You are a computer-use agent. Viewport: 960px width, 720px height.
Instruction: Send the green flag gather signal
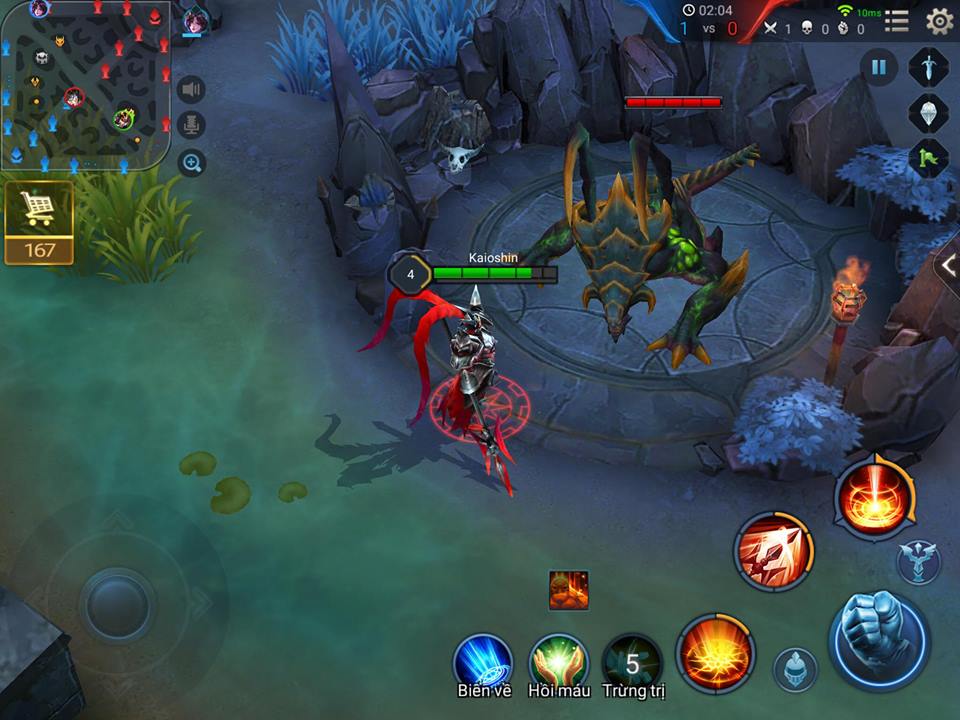pyautogui.click(x=928, y=158)
